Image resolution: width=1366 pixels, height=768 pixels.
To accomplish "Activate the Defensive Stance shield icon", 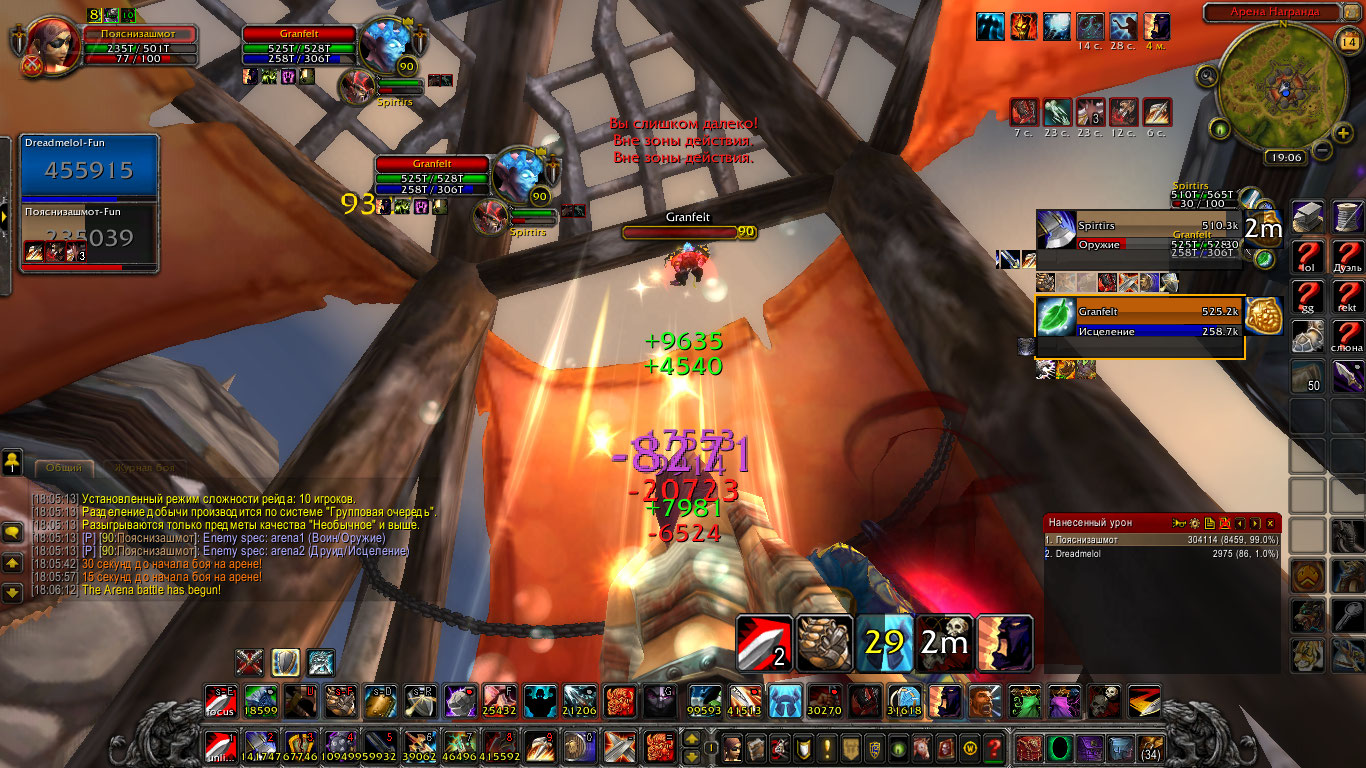I will click(286, 662).
